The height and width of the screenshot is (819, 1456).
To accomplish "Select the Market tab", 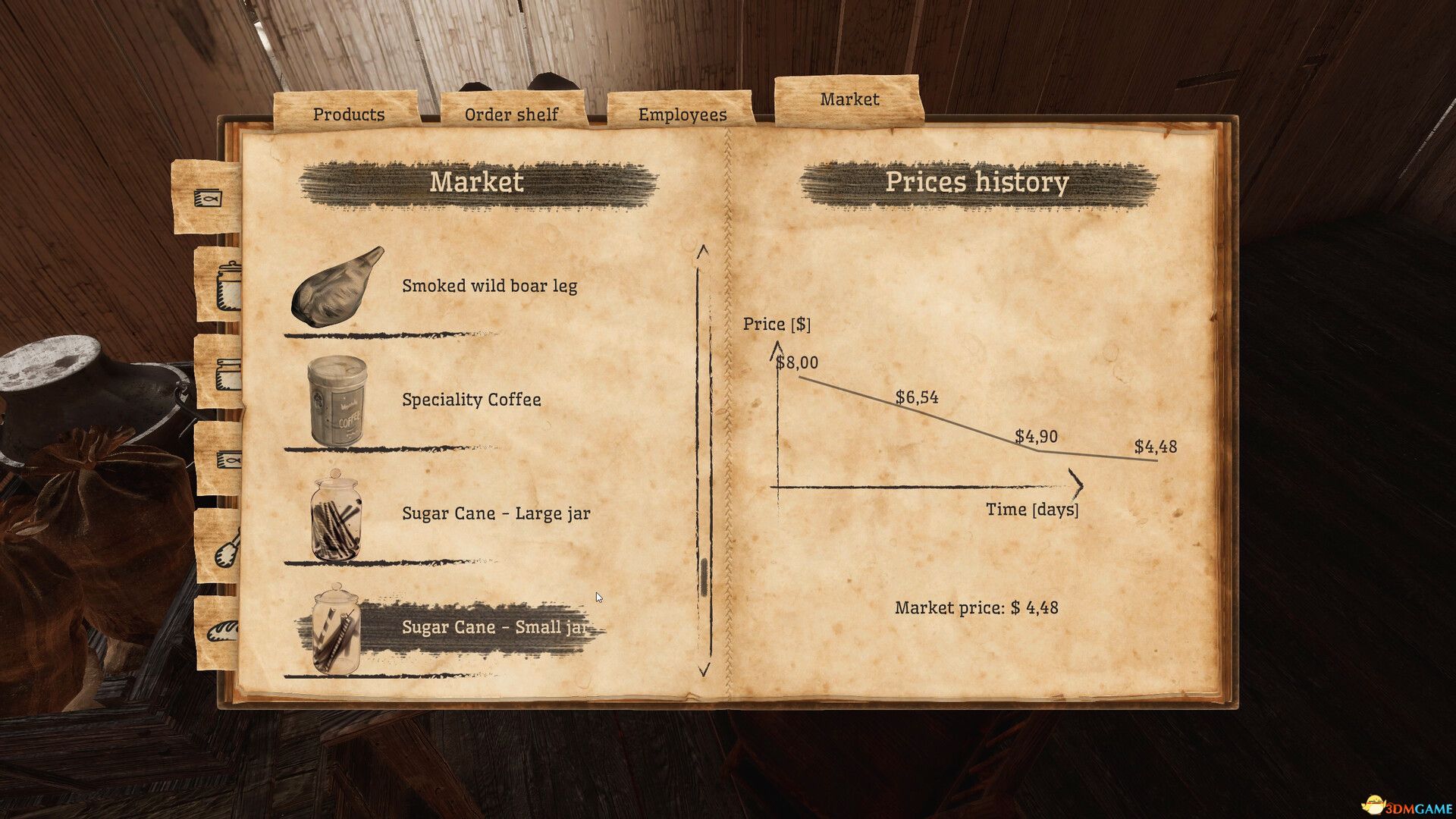I will tap(849, 99).
